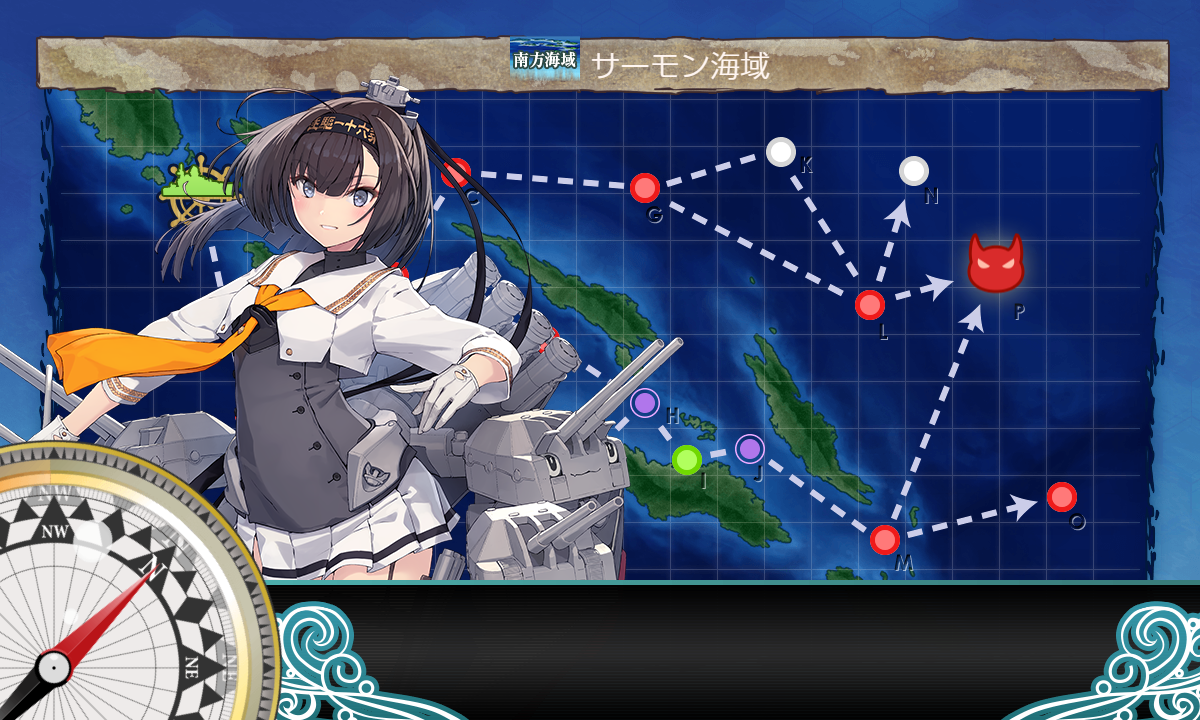Viewport: 1200px width, 720px height.
Task: Click red node L marker
Action: pyautogui.click(x=870, y=304)
